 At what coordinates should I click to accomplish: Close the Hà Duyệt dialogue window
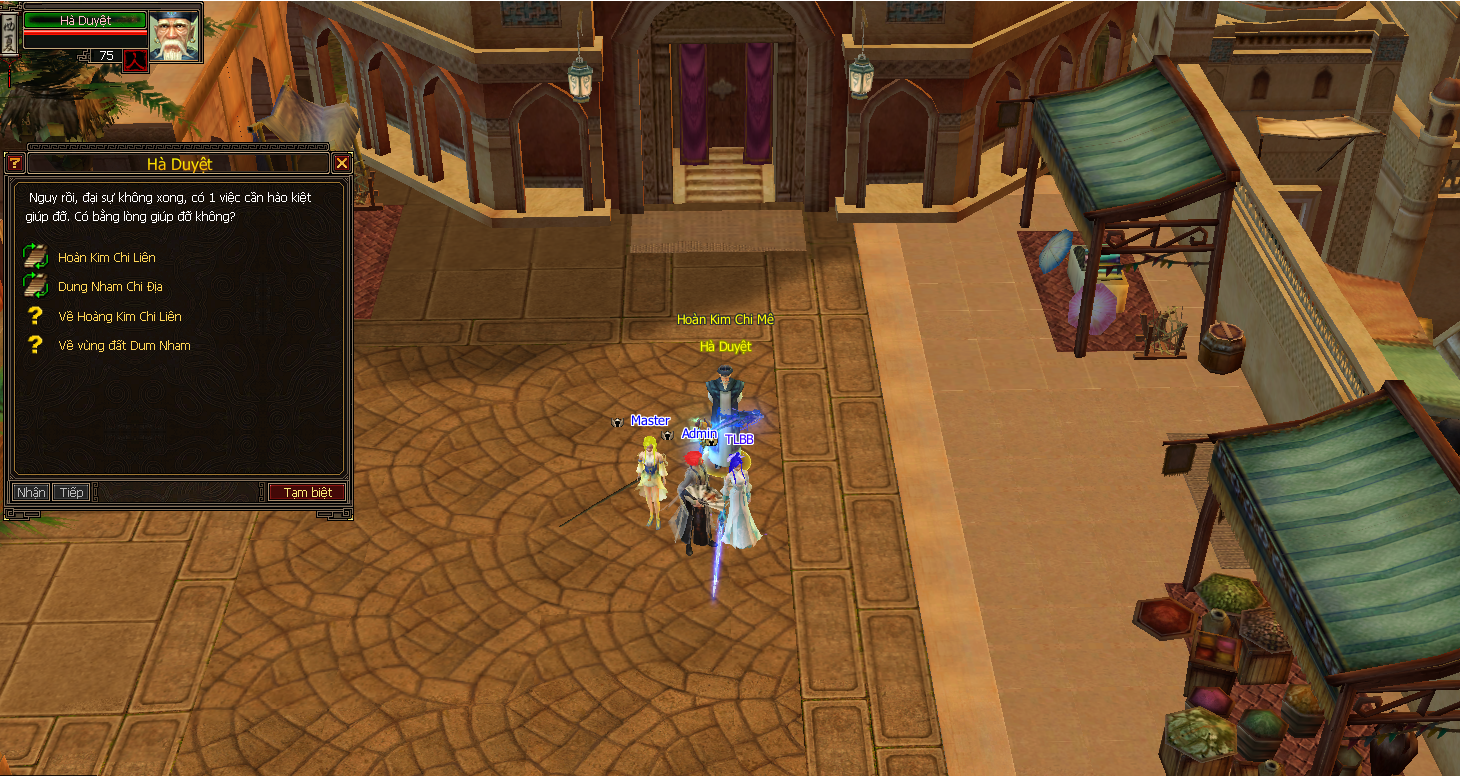tap(342, 163)
